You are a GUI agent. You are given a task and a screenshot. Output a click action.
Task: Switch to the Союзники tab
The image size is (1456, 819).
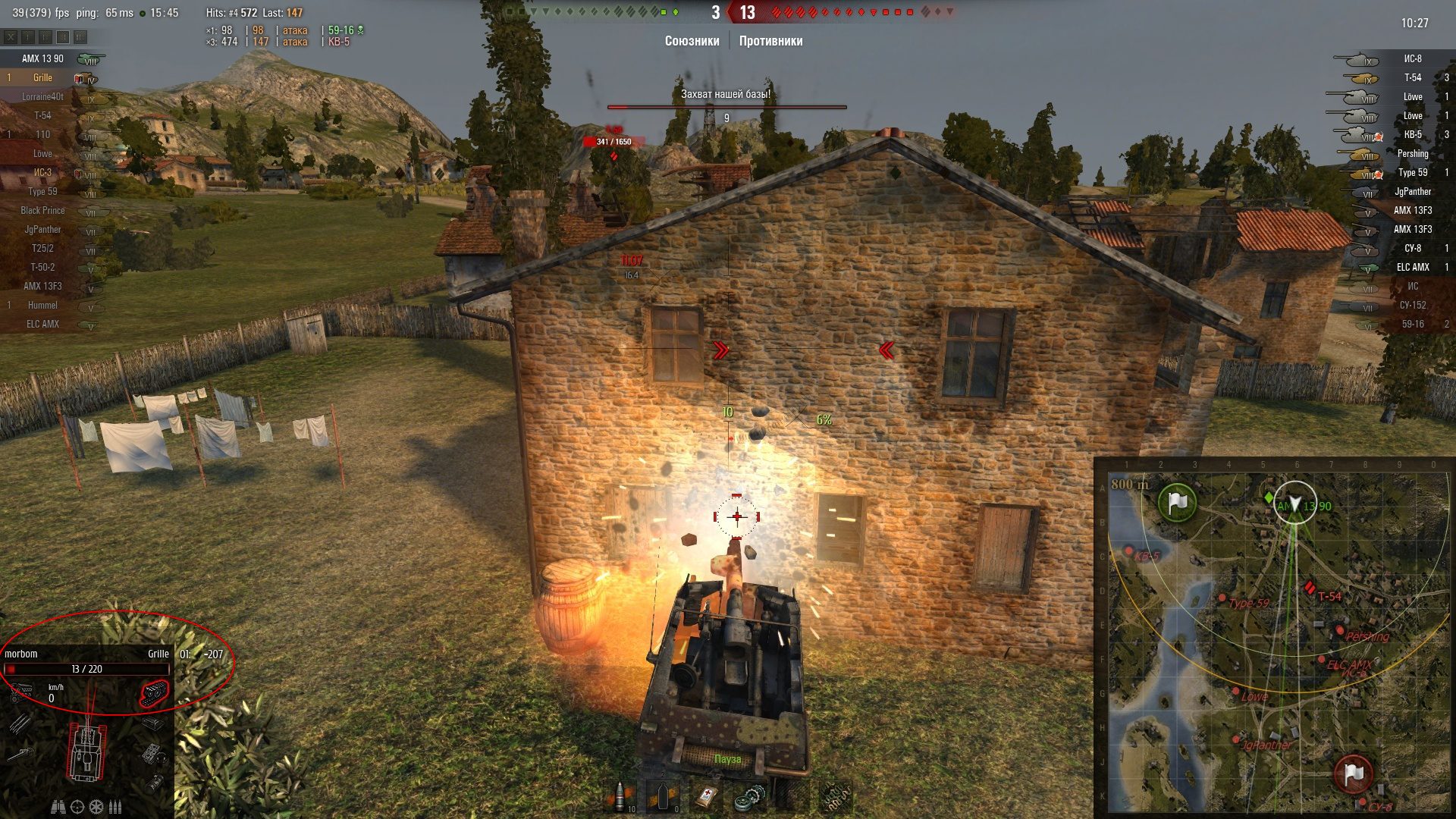pyautogui.click(x=692, y=41)
